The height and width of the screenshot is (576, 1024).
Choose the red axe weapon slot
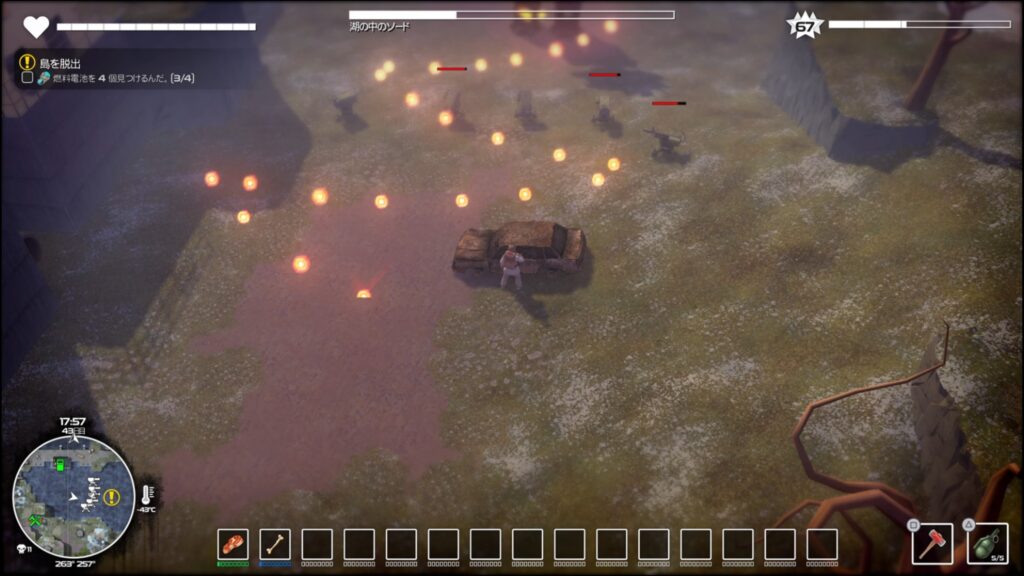[x=932, y=544]
